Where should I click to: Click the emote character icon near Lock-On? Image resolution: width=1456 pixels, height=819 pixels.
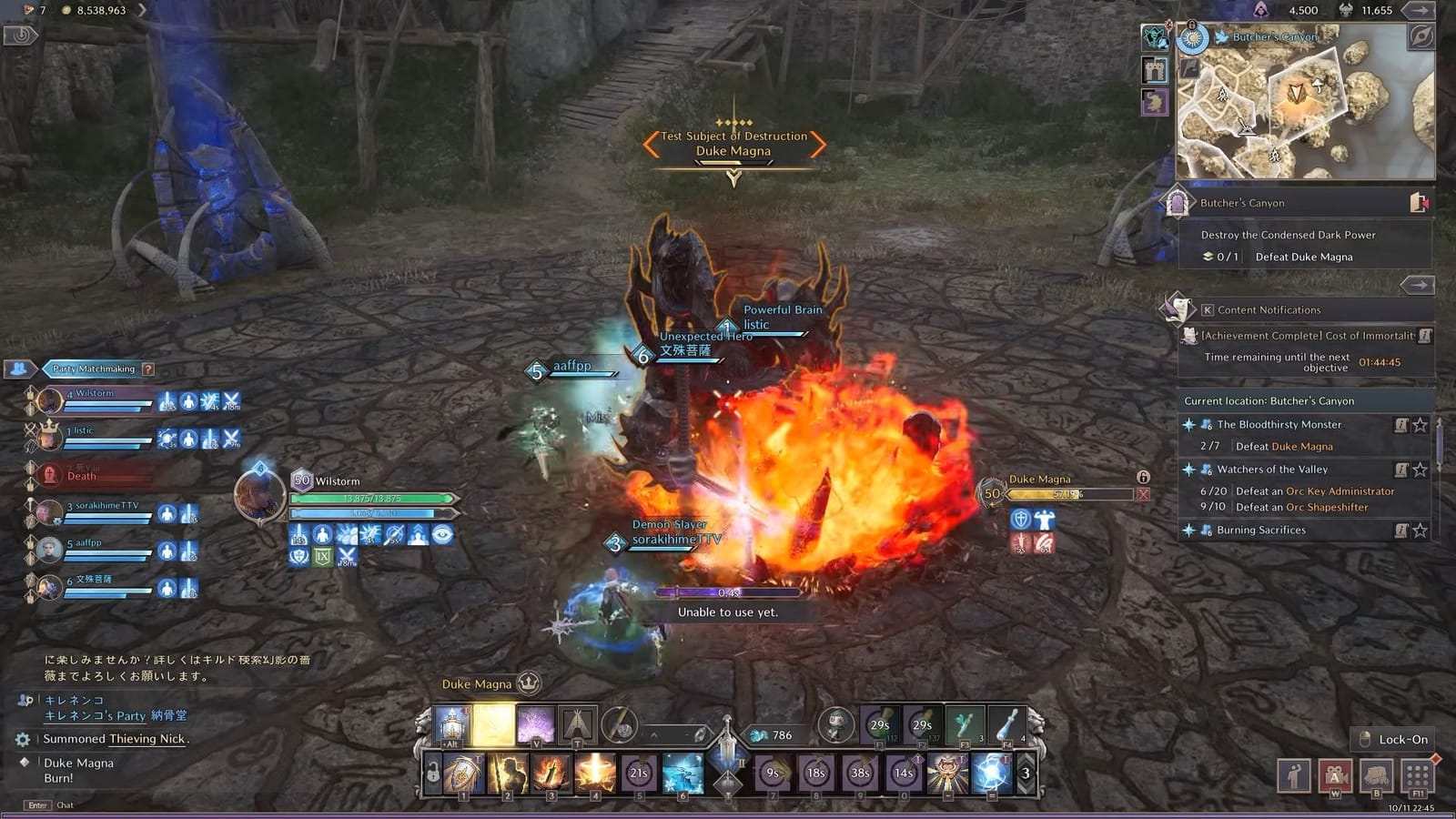(x=1293, y=775)
